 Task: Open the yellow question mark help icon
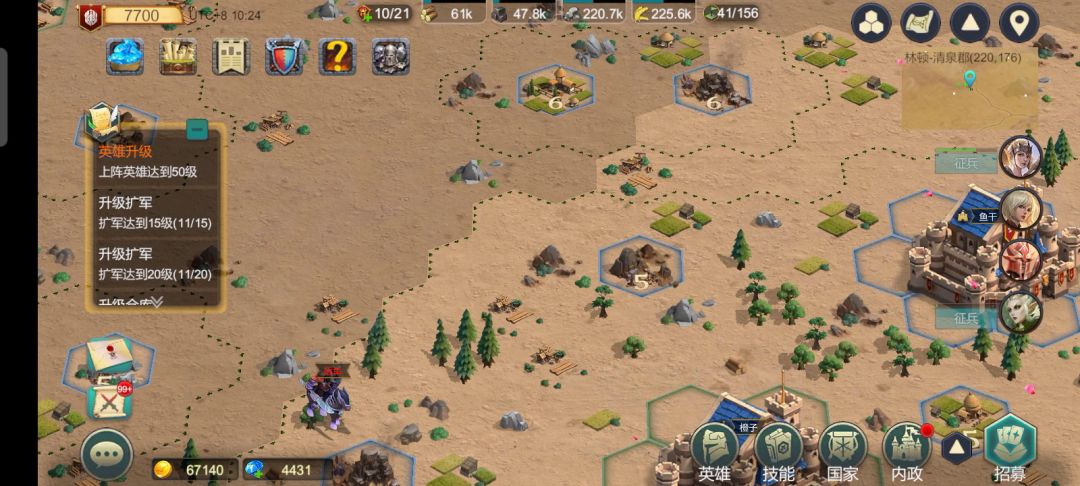pyautogui.click(x=337, y=57)
